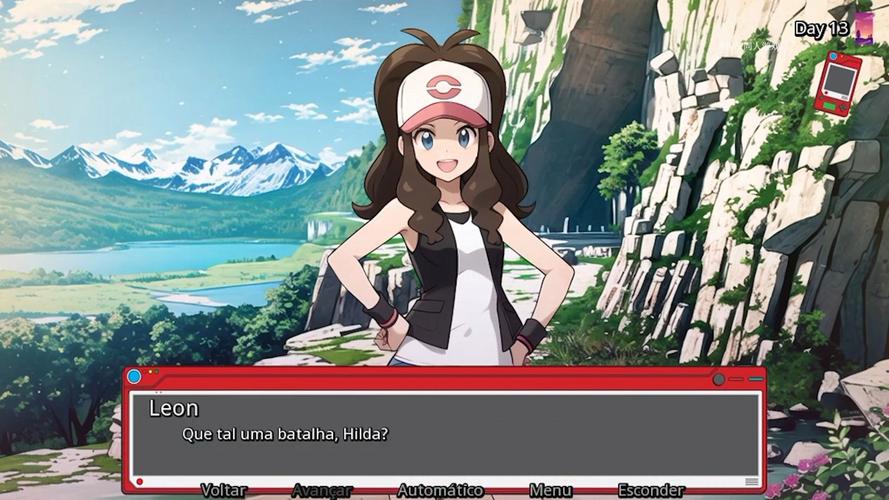Open the red Pokédex device icon
This screenshot has height=500, width=889.
[x=837, y=83]
